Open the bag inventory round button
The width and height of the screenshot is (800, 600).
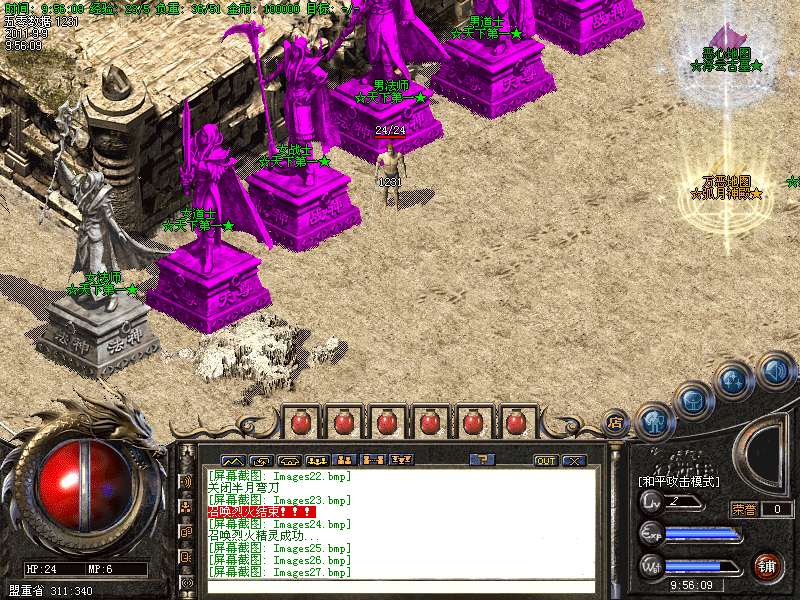[x=694, y=399]
